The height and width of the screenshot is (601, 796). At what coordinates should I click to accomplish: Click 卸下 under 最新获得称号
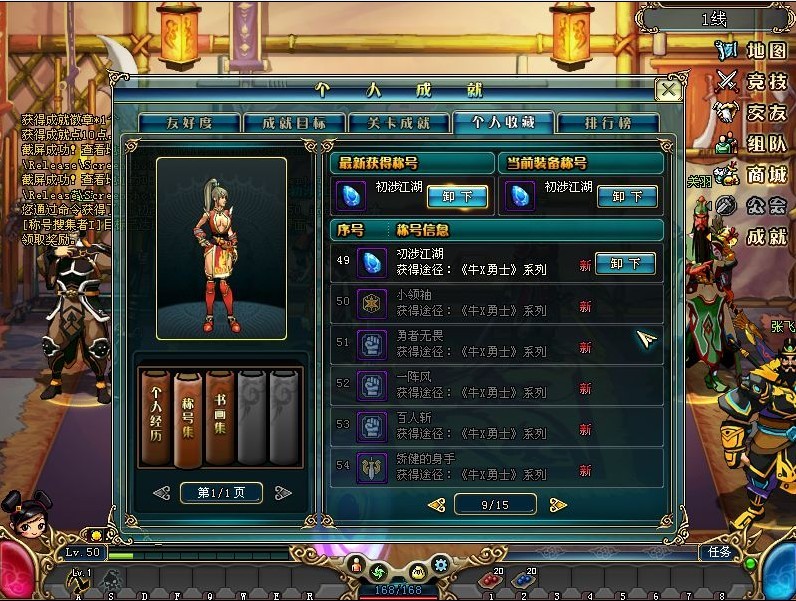pyautogui.click(x=457, y=196)
